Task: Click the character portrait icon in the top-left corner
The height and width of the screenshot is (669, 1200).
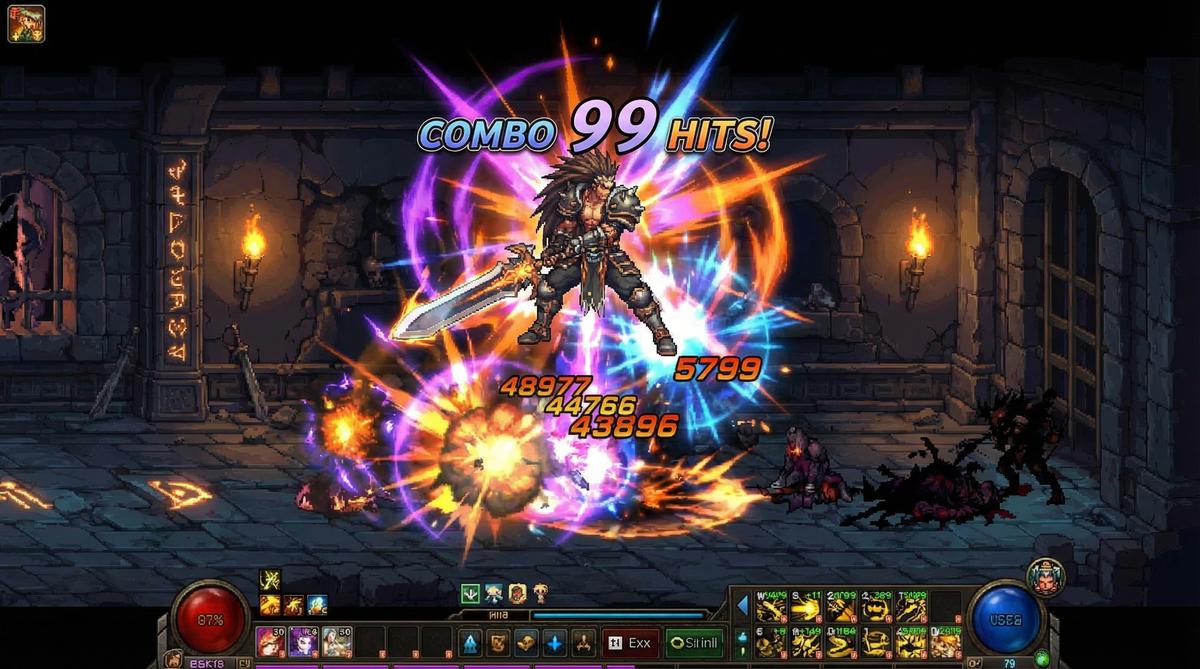Action: (x=26, y=23)
